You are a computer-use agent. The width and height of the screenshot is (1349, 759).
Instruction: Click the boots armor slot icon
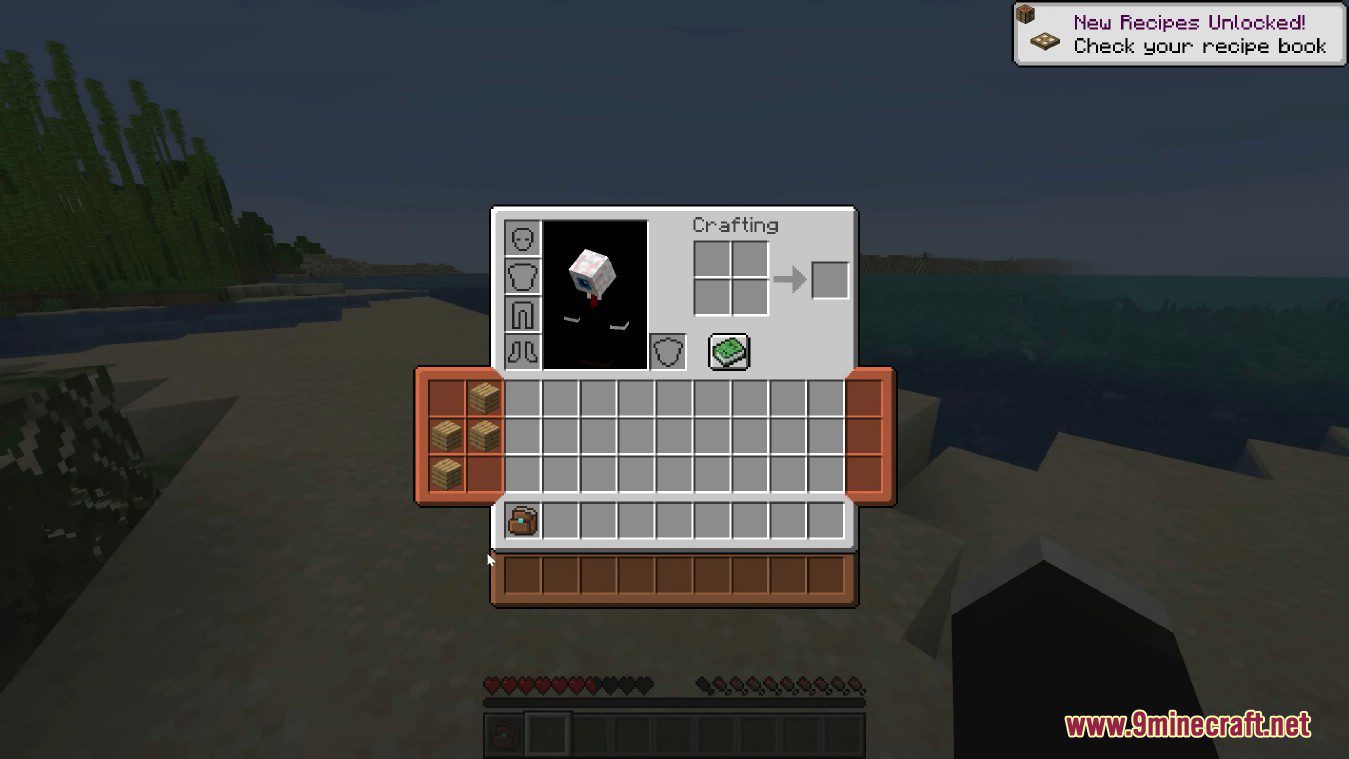click(x=522, y=351)
